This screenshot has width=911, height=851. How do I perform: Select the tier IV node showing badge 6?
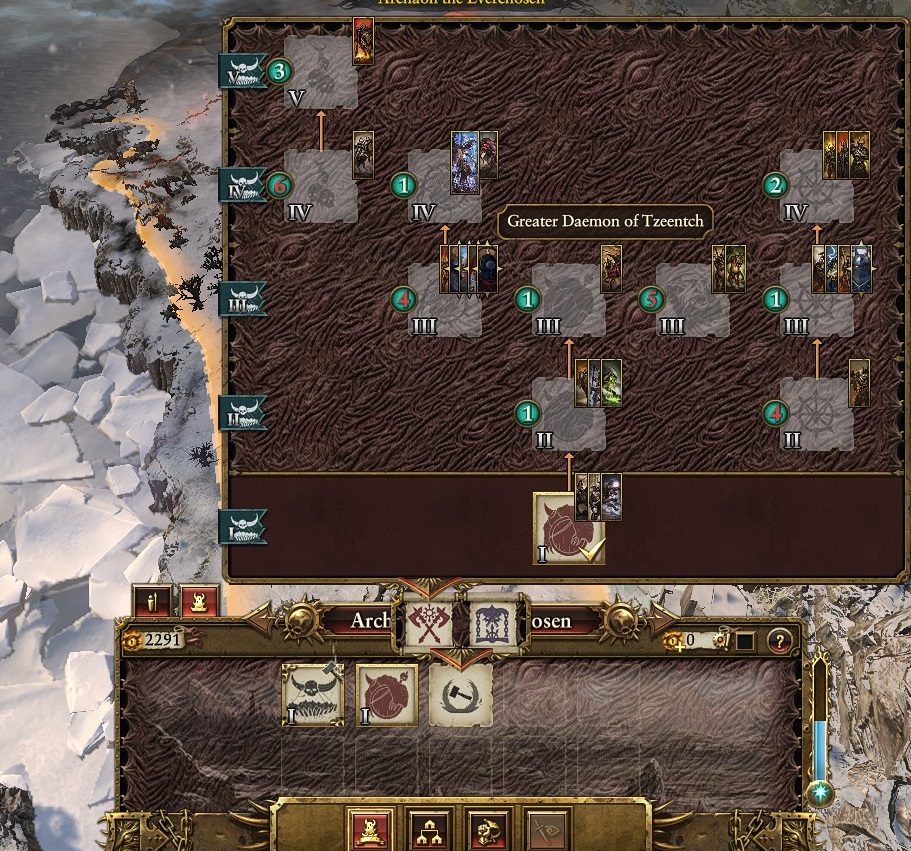coord(320,187)
